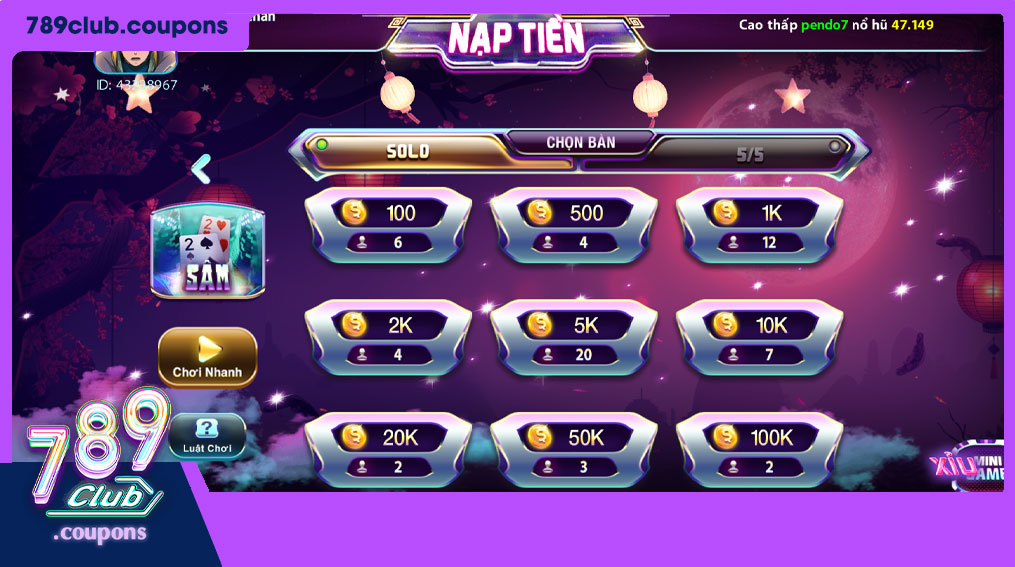Join the 50K coin table
This screenshot has height=567, width=1015.
(573, 450)
